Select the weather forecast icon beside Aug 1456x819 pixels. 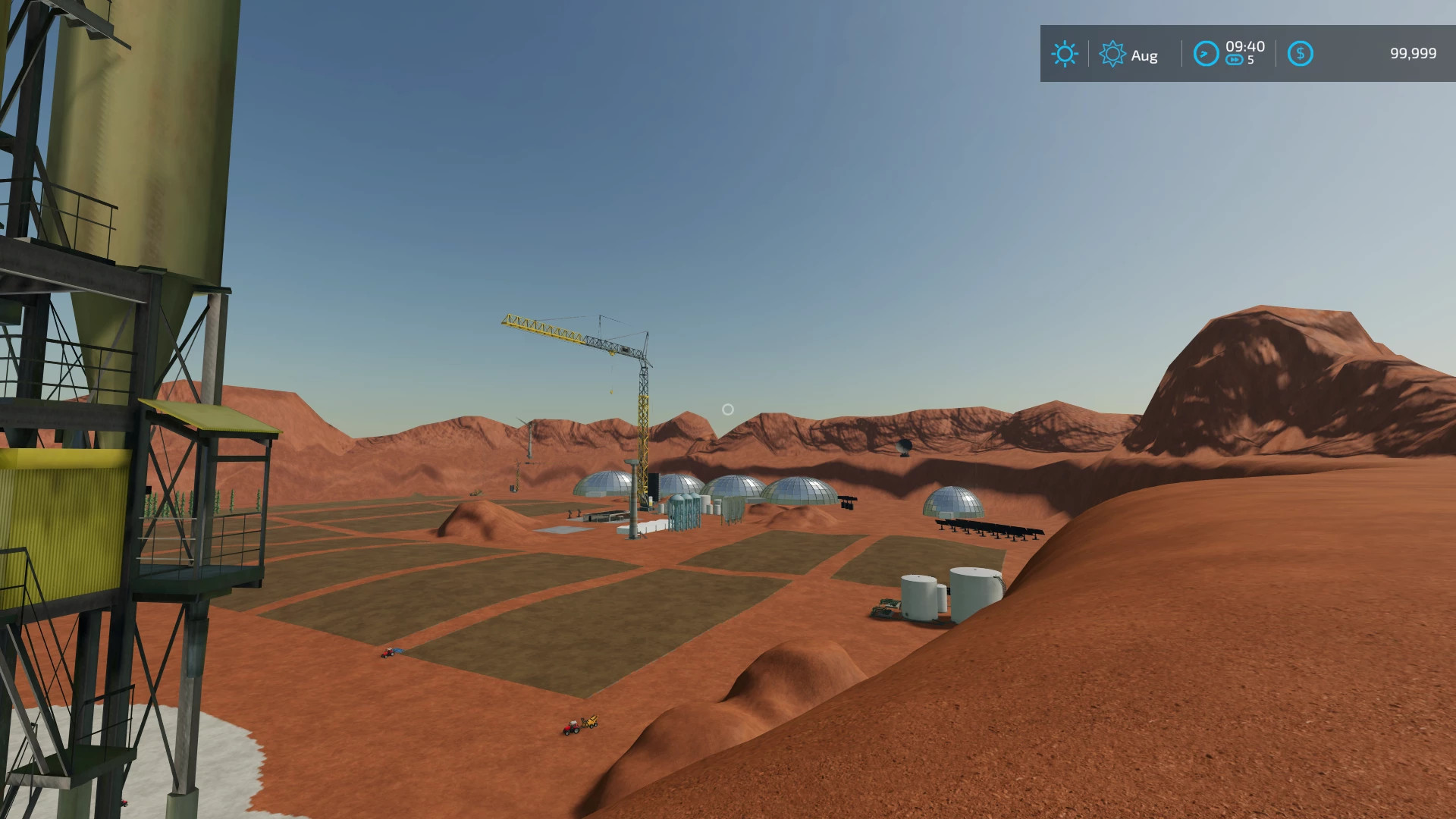[1112, 53]
